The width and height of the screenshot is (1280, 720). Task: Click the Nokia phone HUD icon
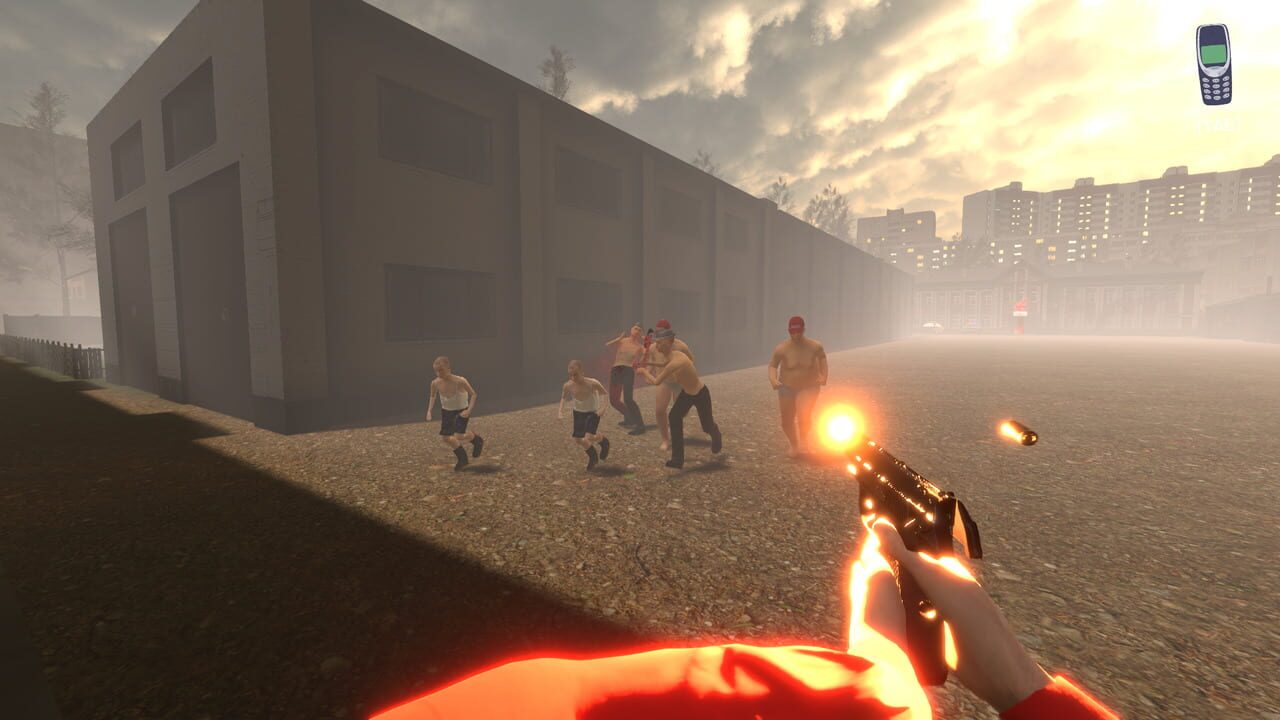[x=1214, y=65]
